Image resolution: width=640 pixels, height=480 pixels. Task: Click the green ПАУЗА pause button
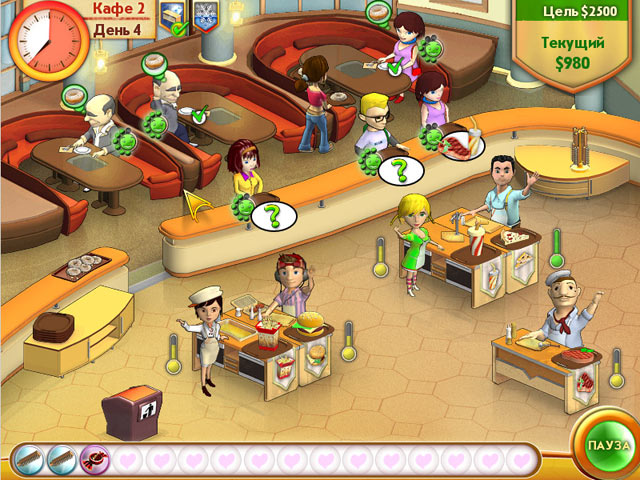(609, 443)
